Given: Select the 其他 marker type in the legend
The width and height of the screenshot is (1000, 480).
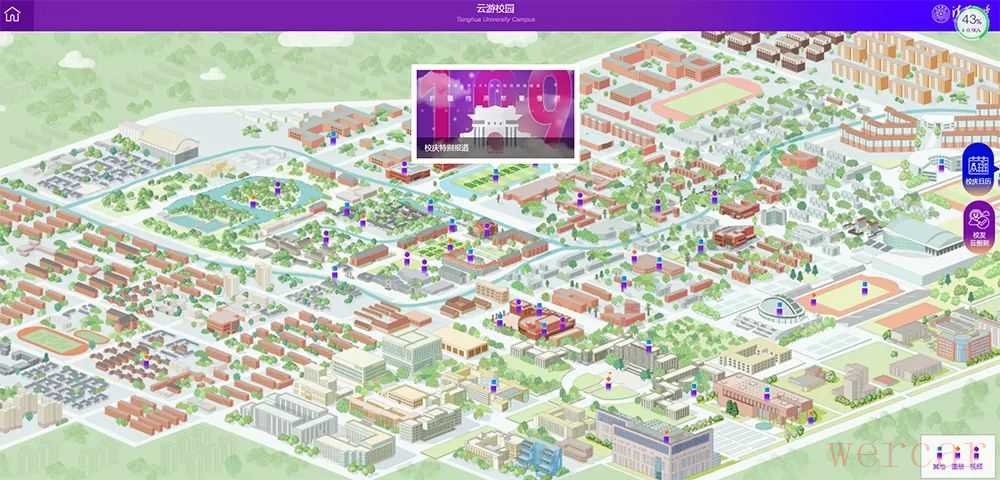Looking at the screenshot, I should (x=938, y=456).
